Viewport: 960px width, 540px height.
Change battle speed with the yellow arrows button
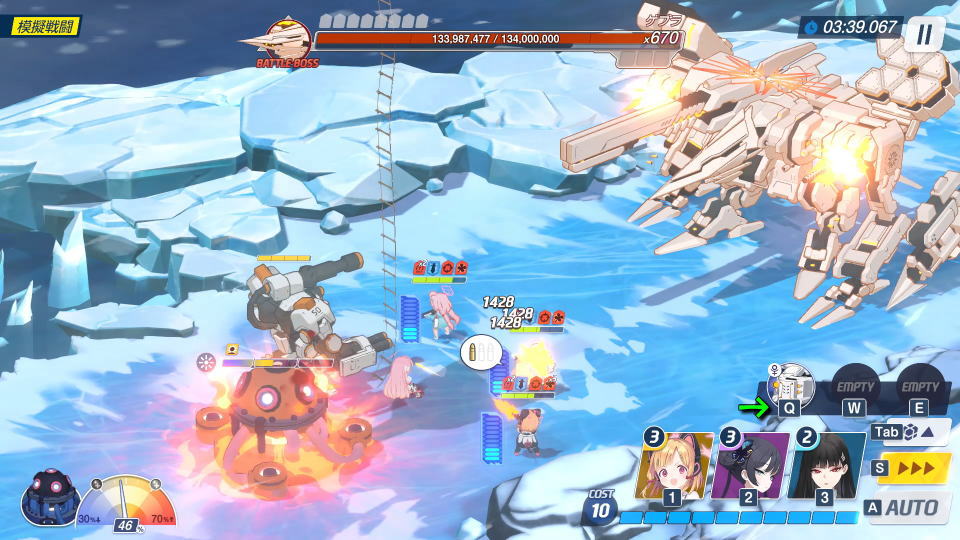(913, 468)
